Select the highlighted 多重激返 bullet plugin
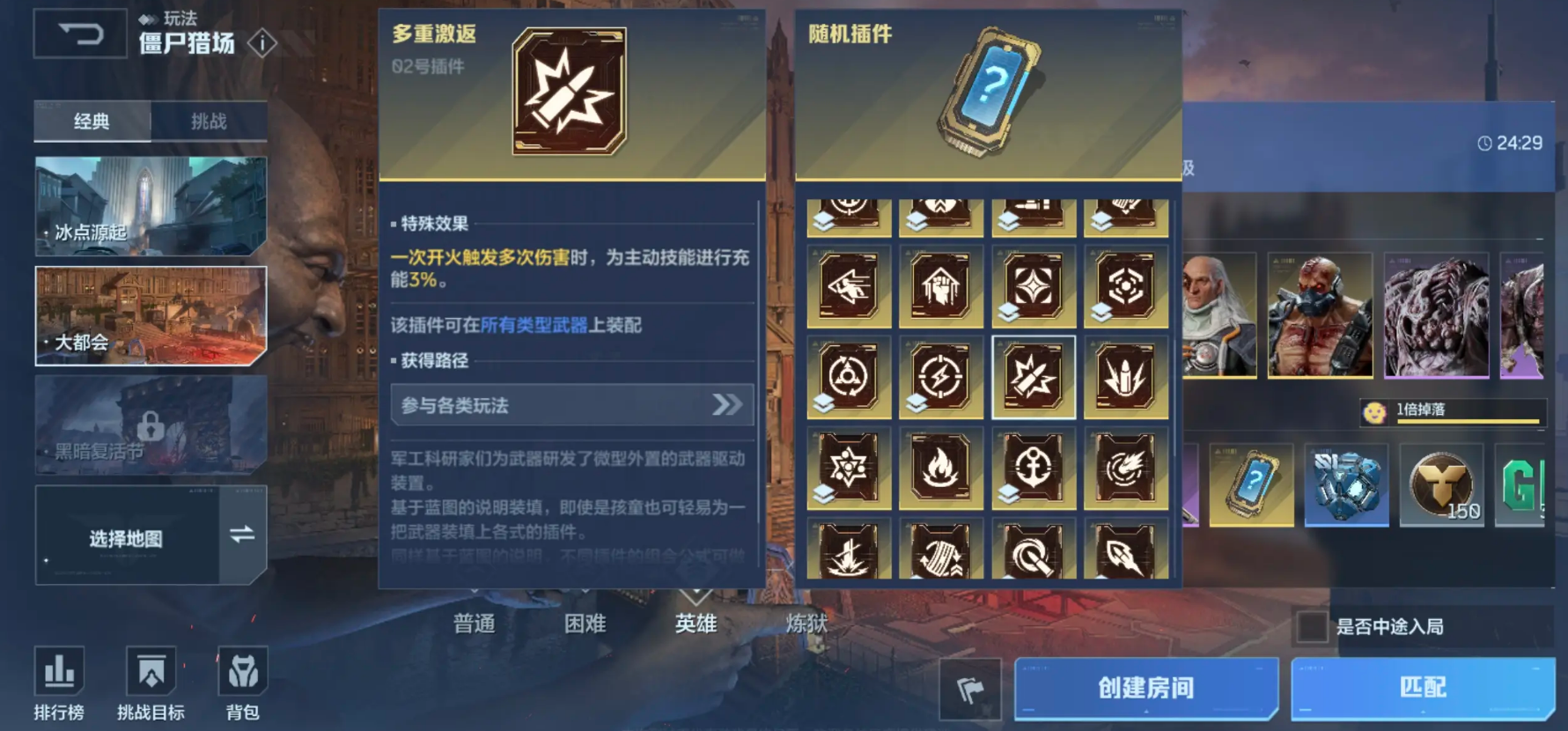Viewport: 1568px width, 731px height. click(1034, 377)
